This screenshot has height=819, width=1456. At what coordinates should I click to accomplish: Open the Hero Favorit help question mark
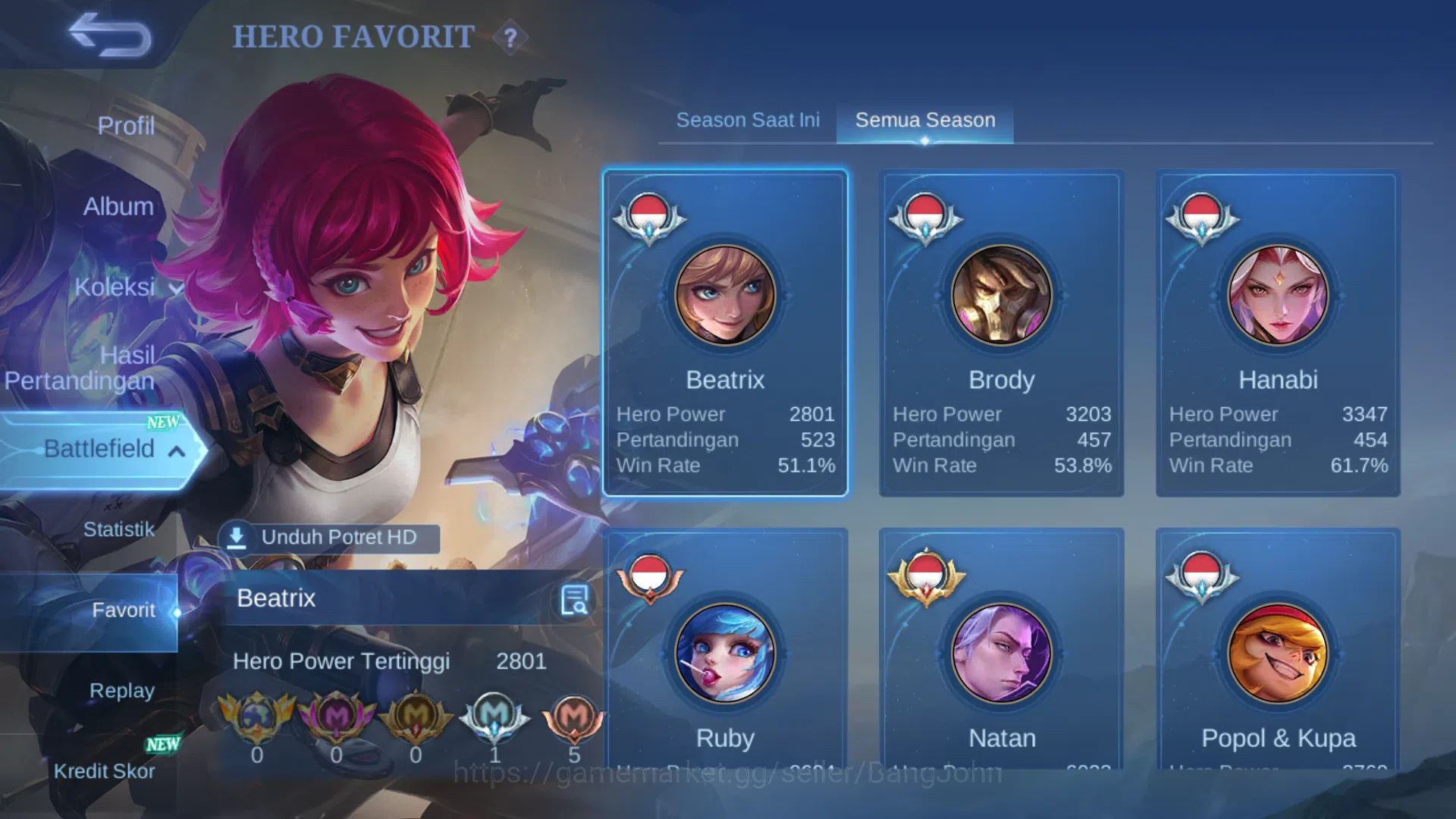tap(510, 36)
